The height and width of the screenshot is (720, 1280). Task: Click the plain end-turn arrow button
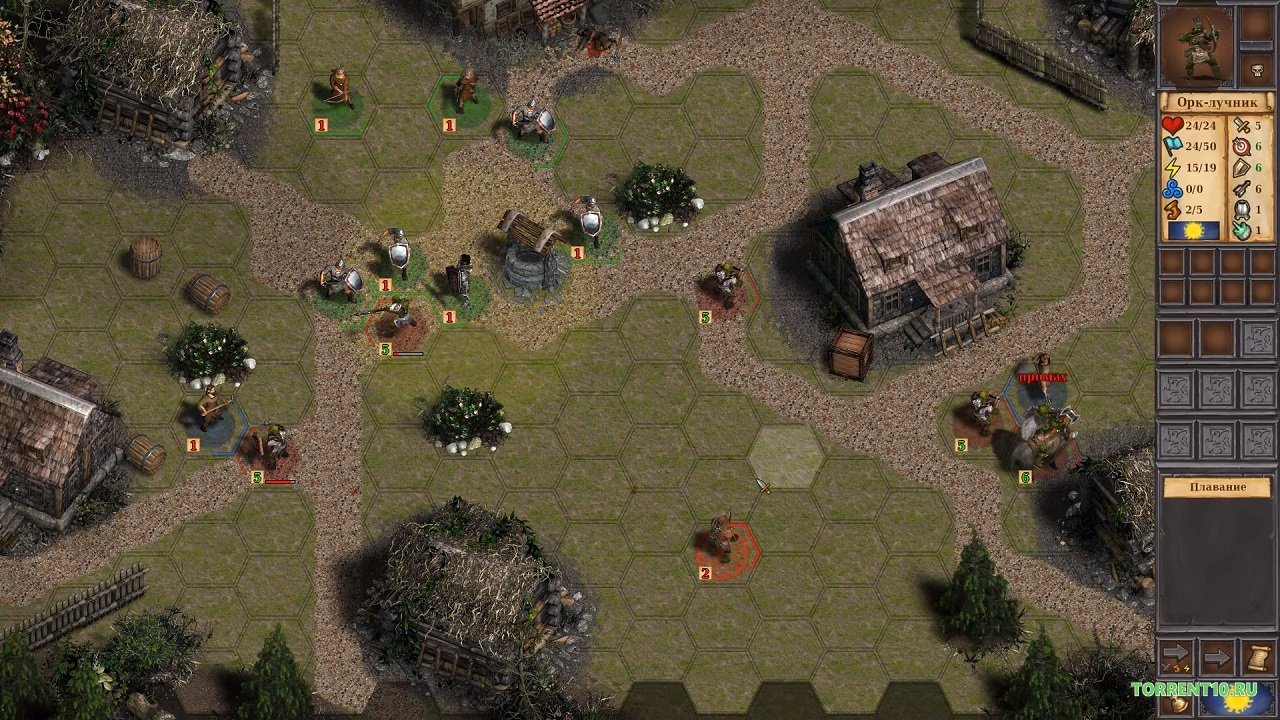click(1217, 657)
